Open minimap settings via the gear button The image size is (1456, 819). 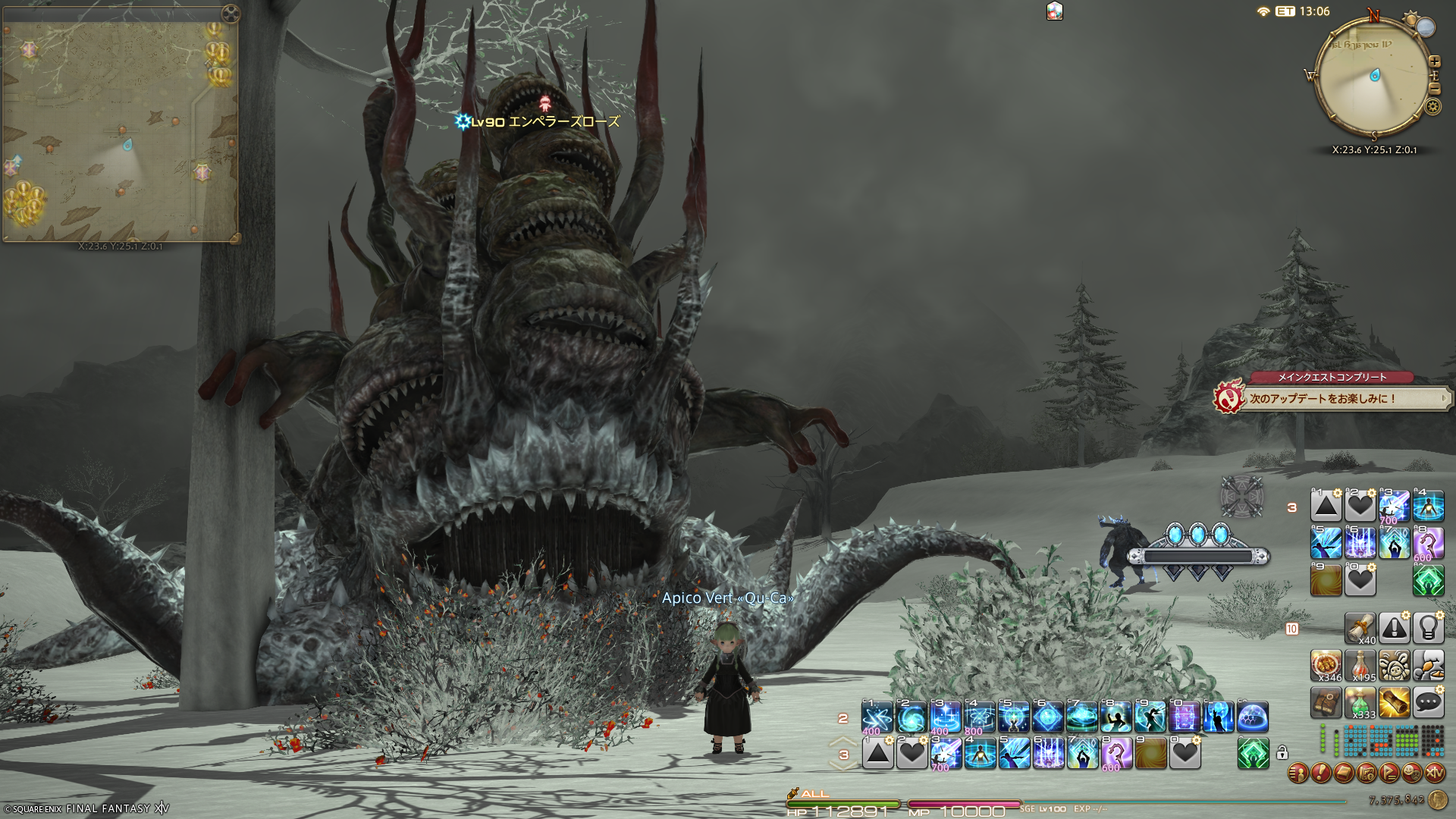1433,106
